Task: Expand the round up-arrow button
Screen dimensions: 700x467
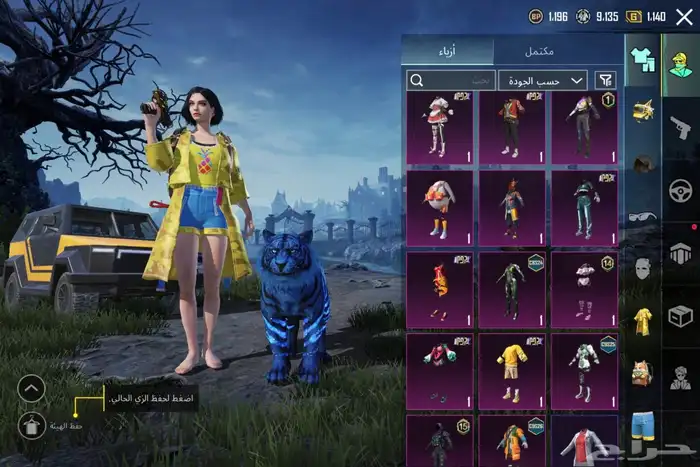Action: click(32, 388)
